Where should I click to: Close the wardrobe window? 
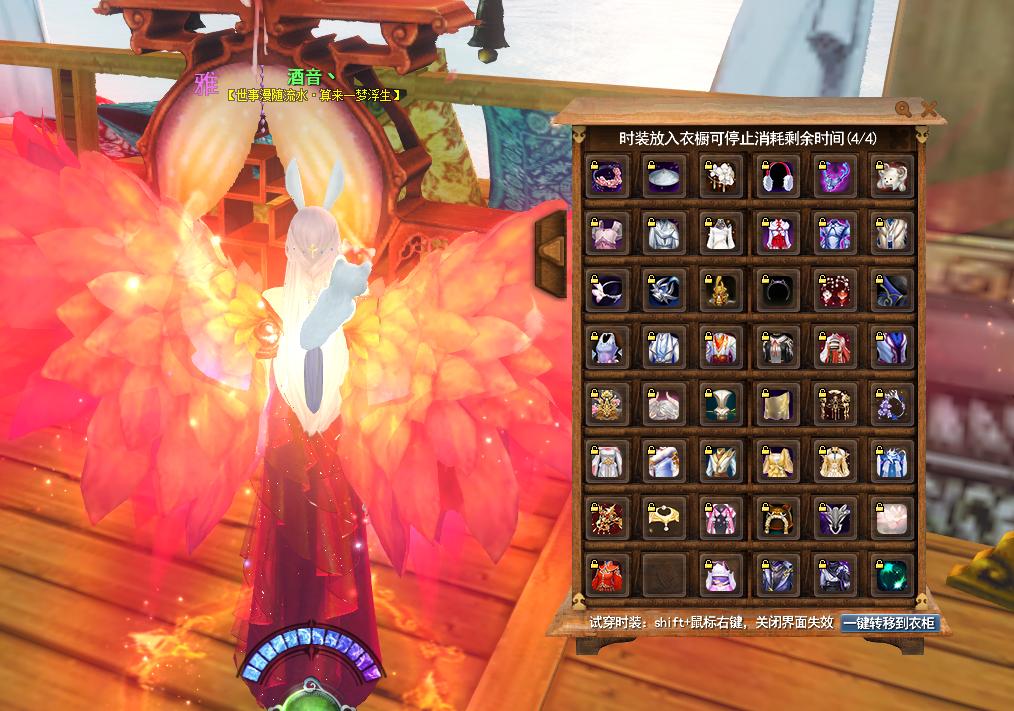click(929, 109)
